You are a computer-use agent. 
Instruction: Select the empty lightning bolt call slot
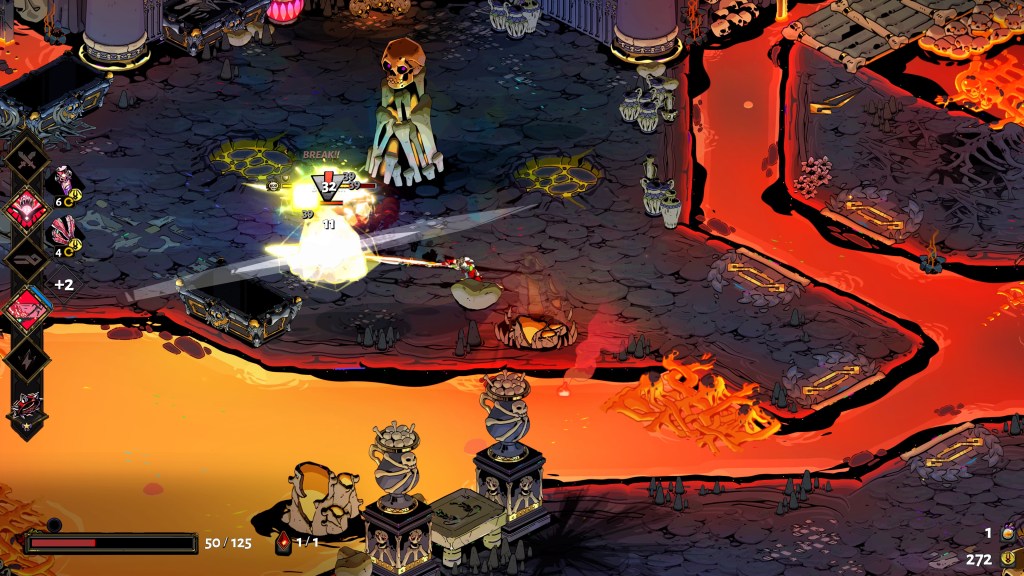(x=27, y=357)
